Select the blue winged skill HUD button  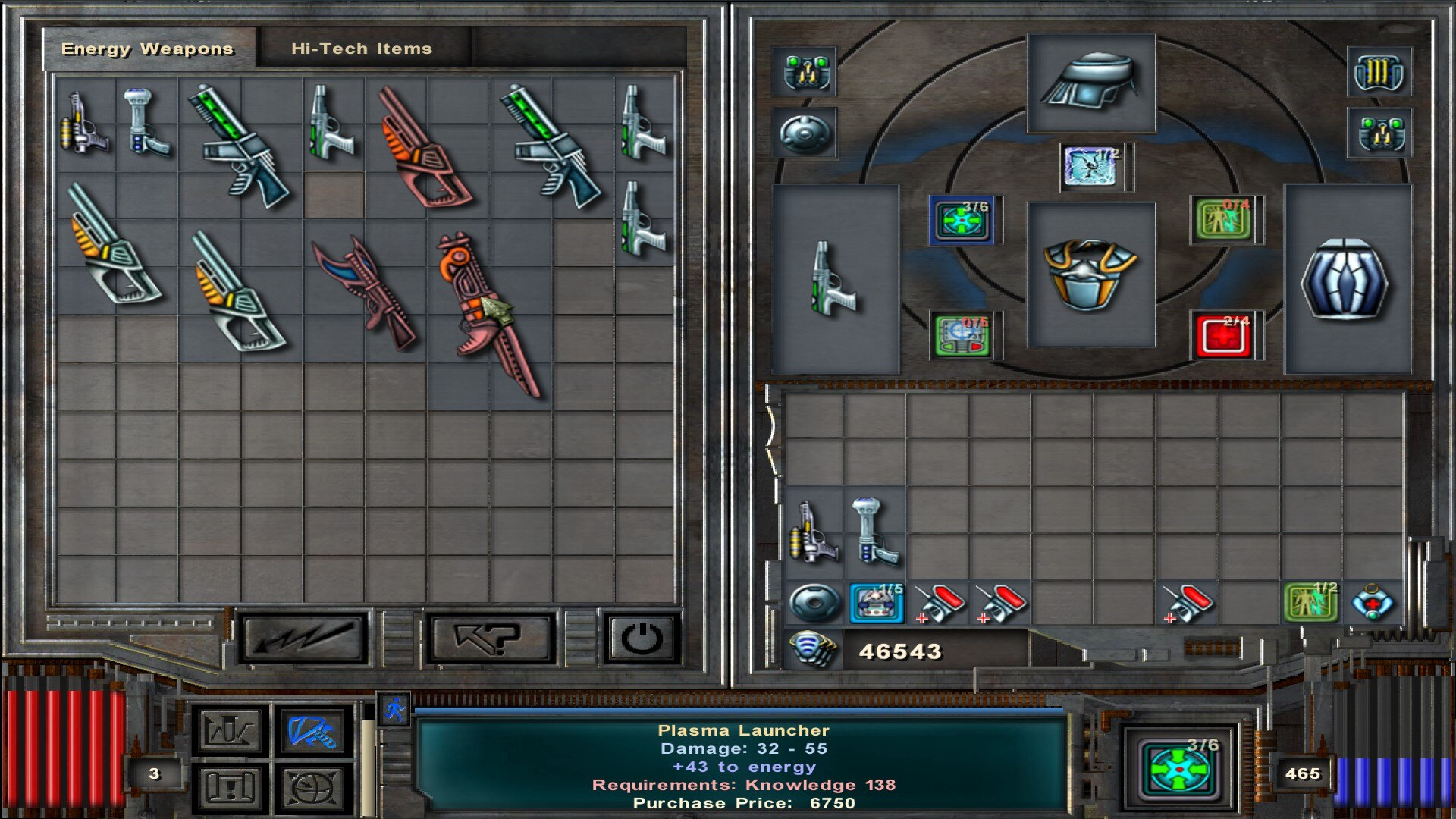coord(312,732)
